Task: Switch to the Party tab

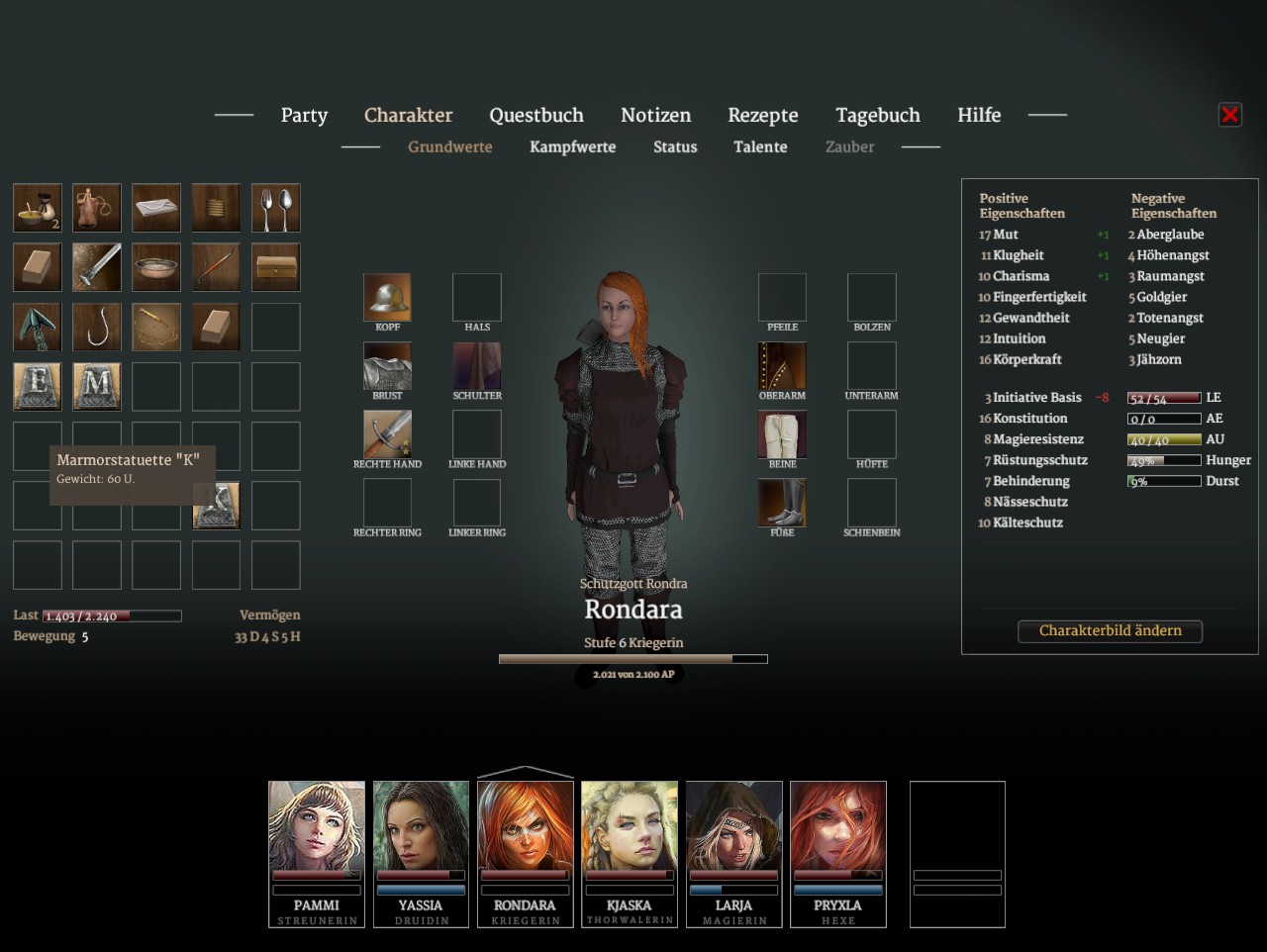Action: point(304,115)
